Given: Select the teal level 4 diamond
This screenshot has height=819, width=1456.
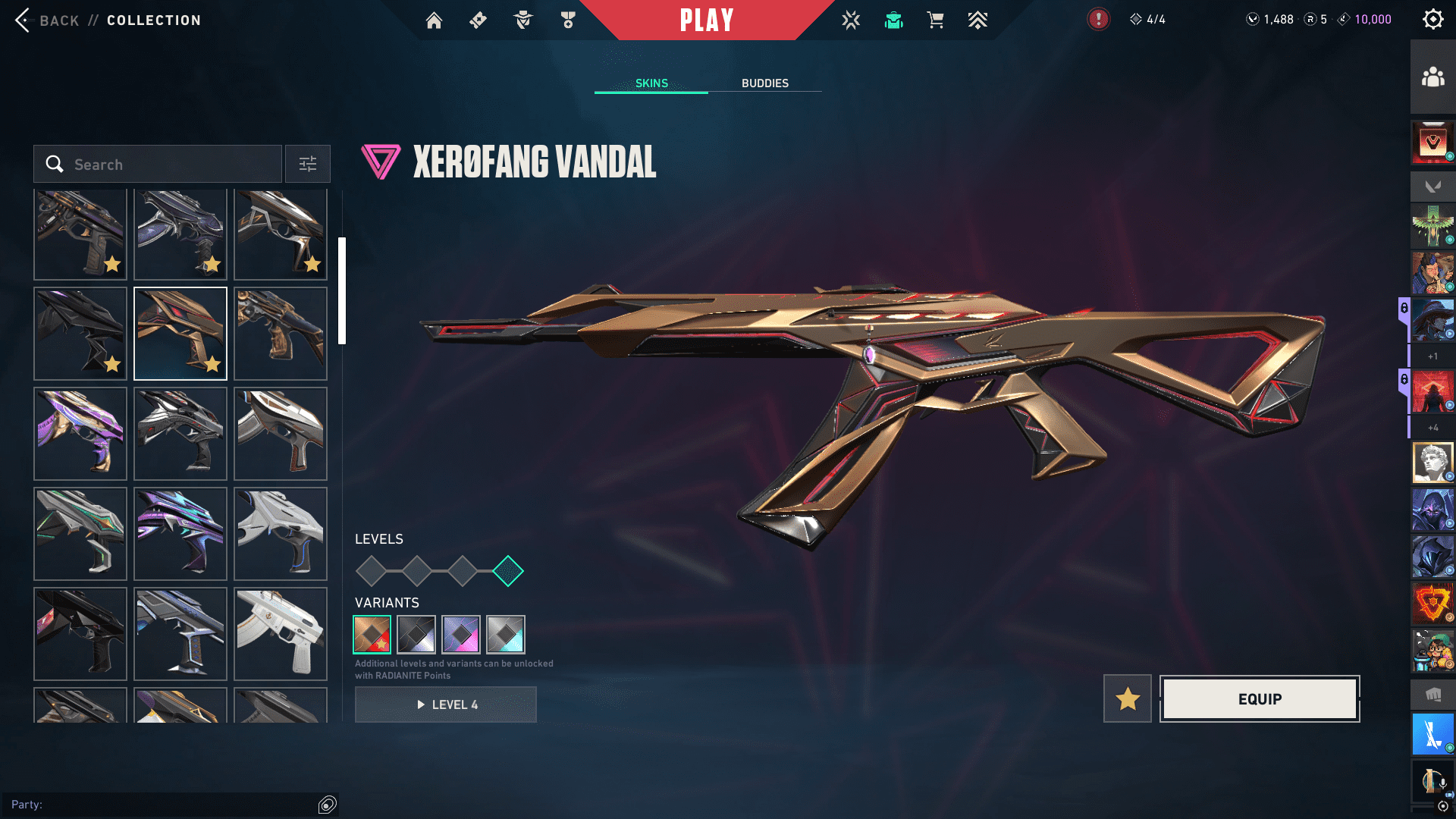Looking at the screenshot, I should [507, 571].
